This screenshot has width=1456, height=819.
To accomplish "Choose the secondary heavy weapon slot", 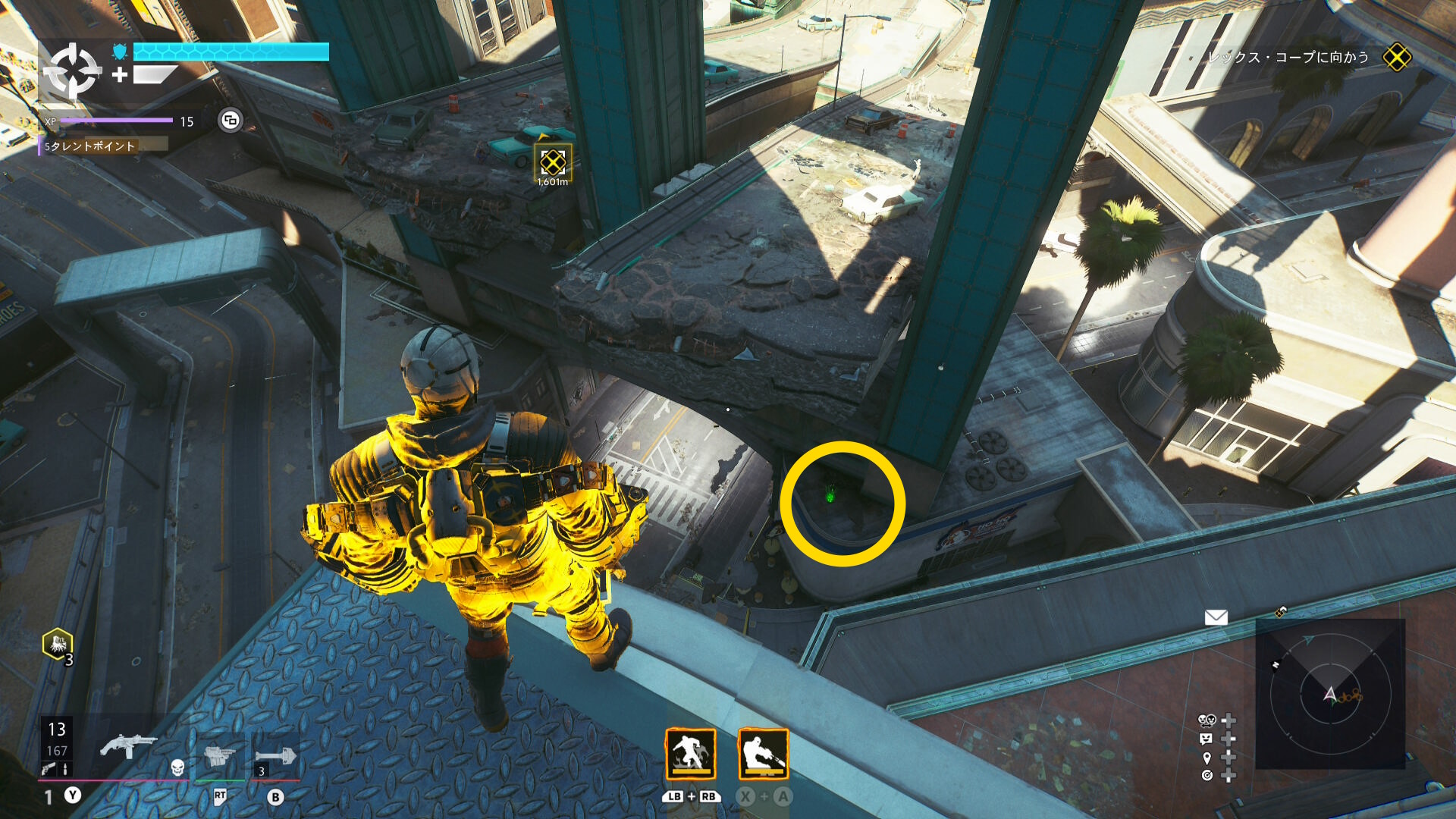I will 220,755.
